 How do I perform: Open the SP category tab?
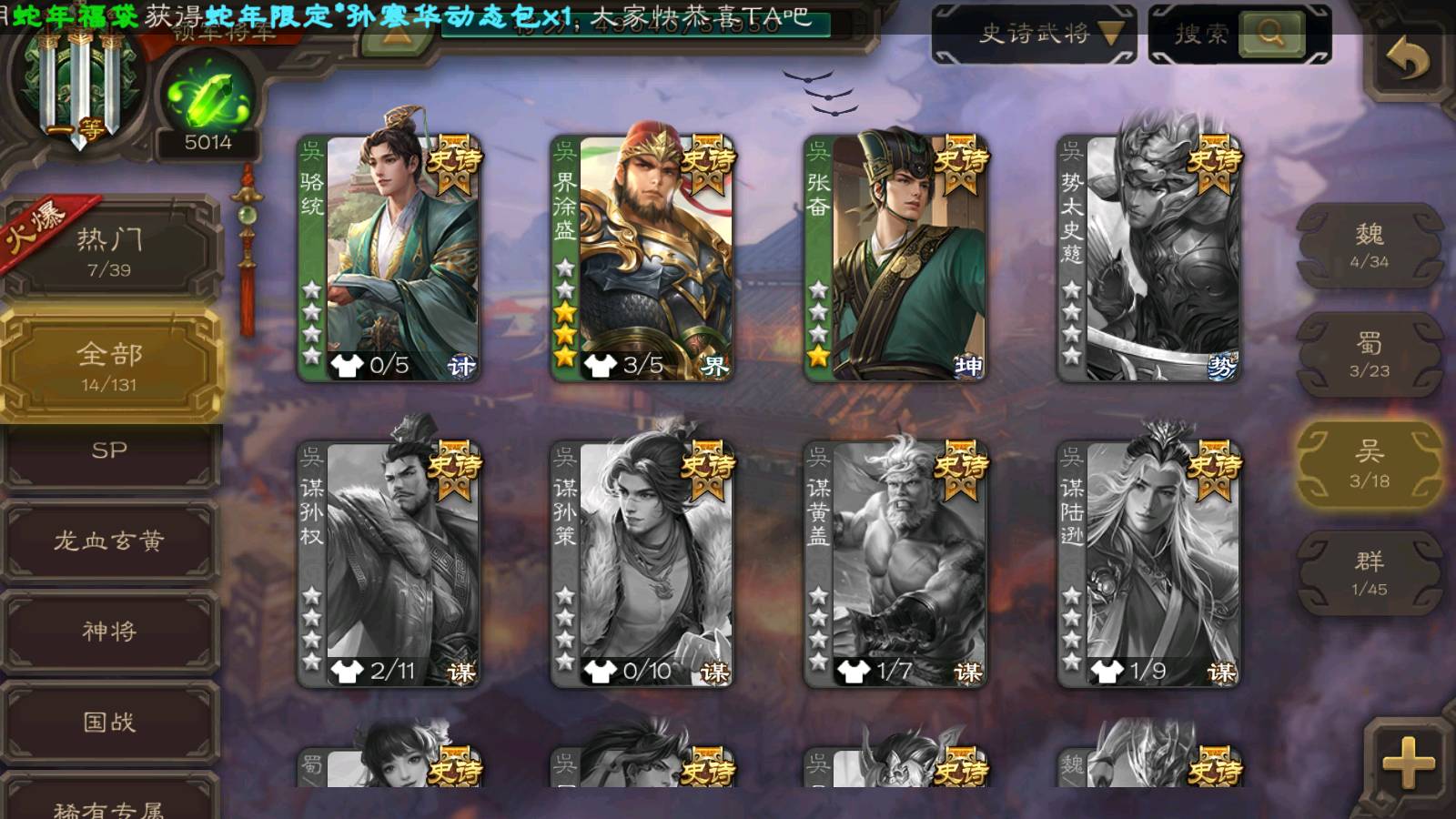(109, 452)
